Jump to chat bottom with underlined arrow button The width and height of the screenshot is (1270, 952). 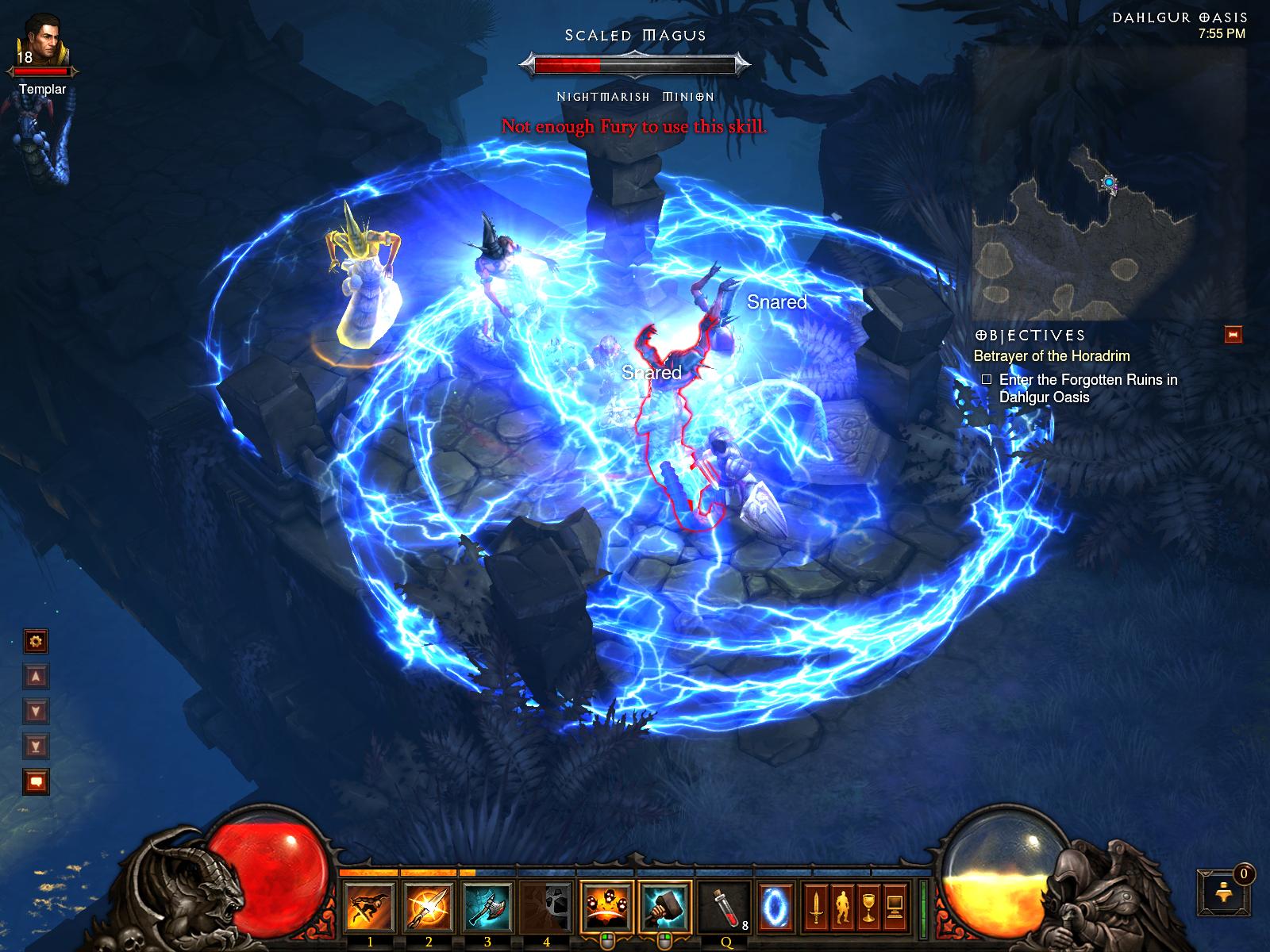36,746
